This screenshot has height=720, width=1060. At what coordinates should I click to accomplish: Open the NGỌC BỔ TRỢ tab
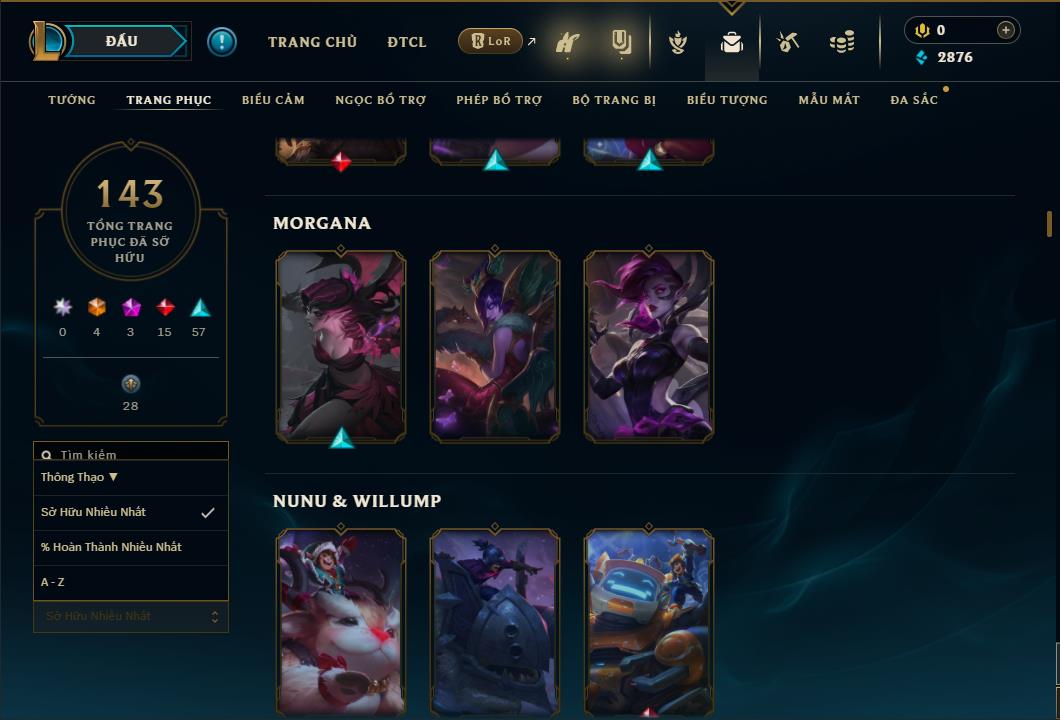click(380, 100)
